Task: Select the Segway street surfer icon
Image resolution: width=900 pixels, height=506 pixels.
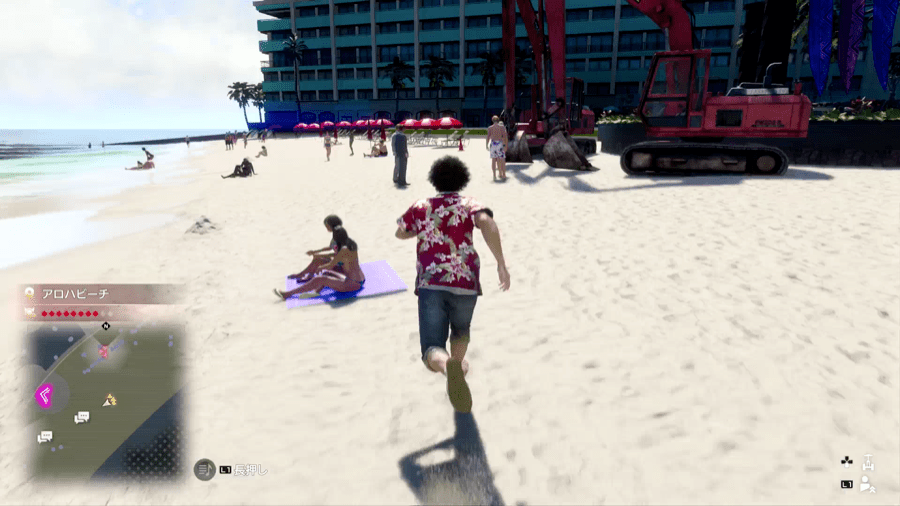Action: point(868,464)
